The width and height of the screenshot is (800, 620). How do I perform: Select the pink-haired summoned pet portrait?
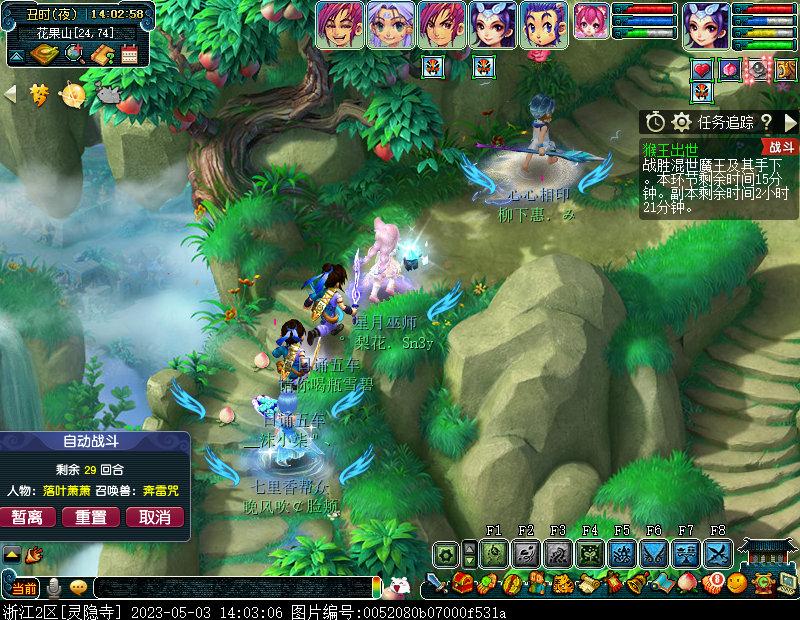591,23
